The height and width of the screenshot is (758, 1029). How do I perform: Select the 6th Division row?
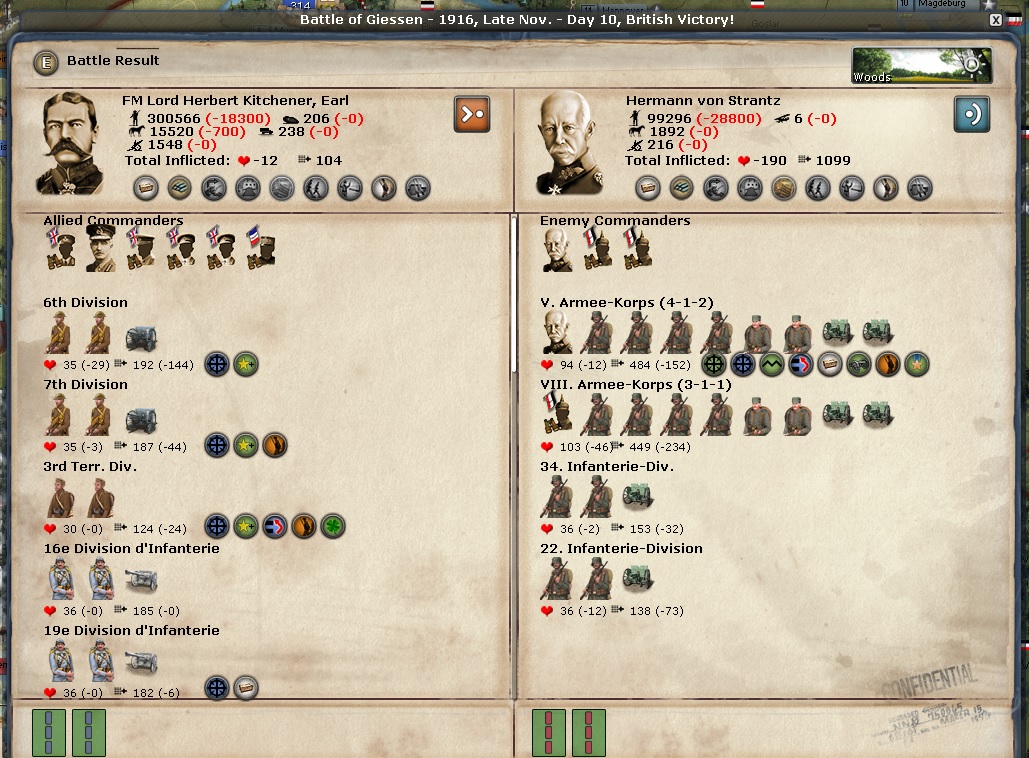coord(85,303)
